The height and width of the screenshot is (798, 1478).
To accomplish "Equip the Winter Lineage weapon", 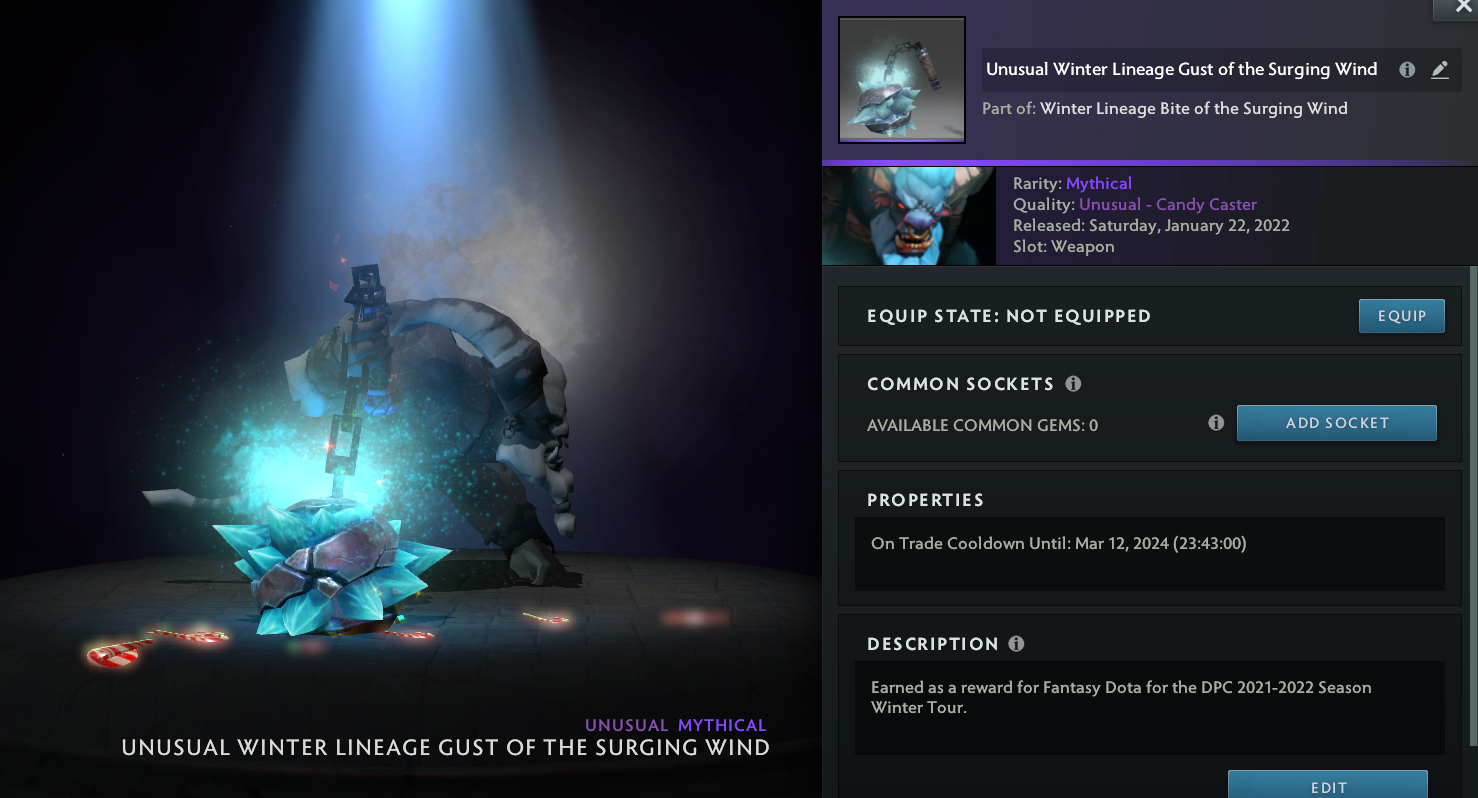I will [x=1401, y=316].
